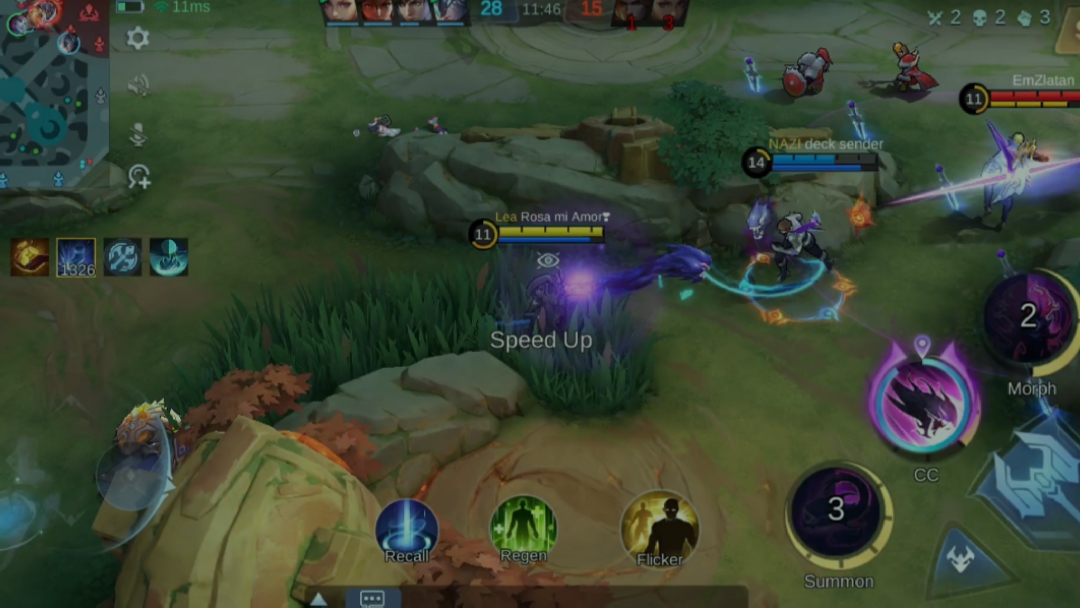Click the crossed-arrows buff icon

click(123, 257)
